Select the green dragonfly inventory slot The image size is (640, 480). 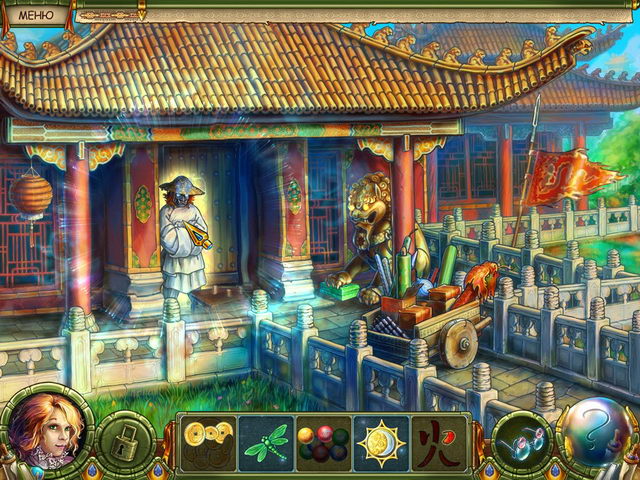pos(266,441)
